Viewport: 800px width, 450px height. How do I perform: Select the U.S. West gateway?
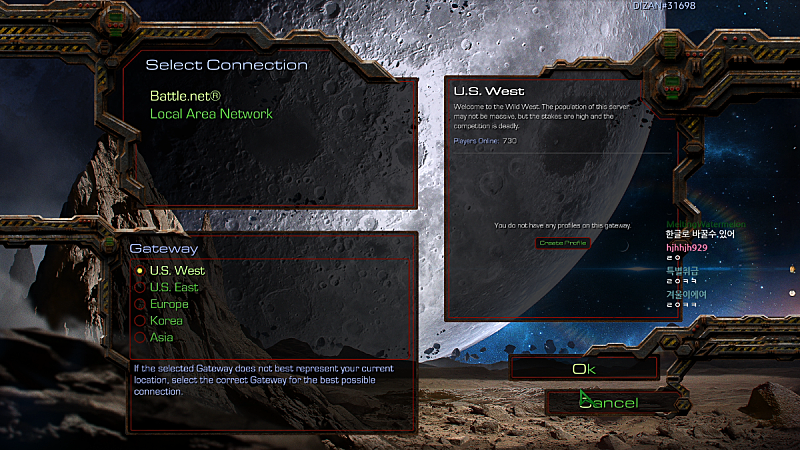pos(176,270)
